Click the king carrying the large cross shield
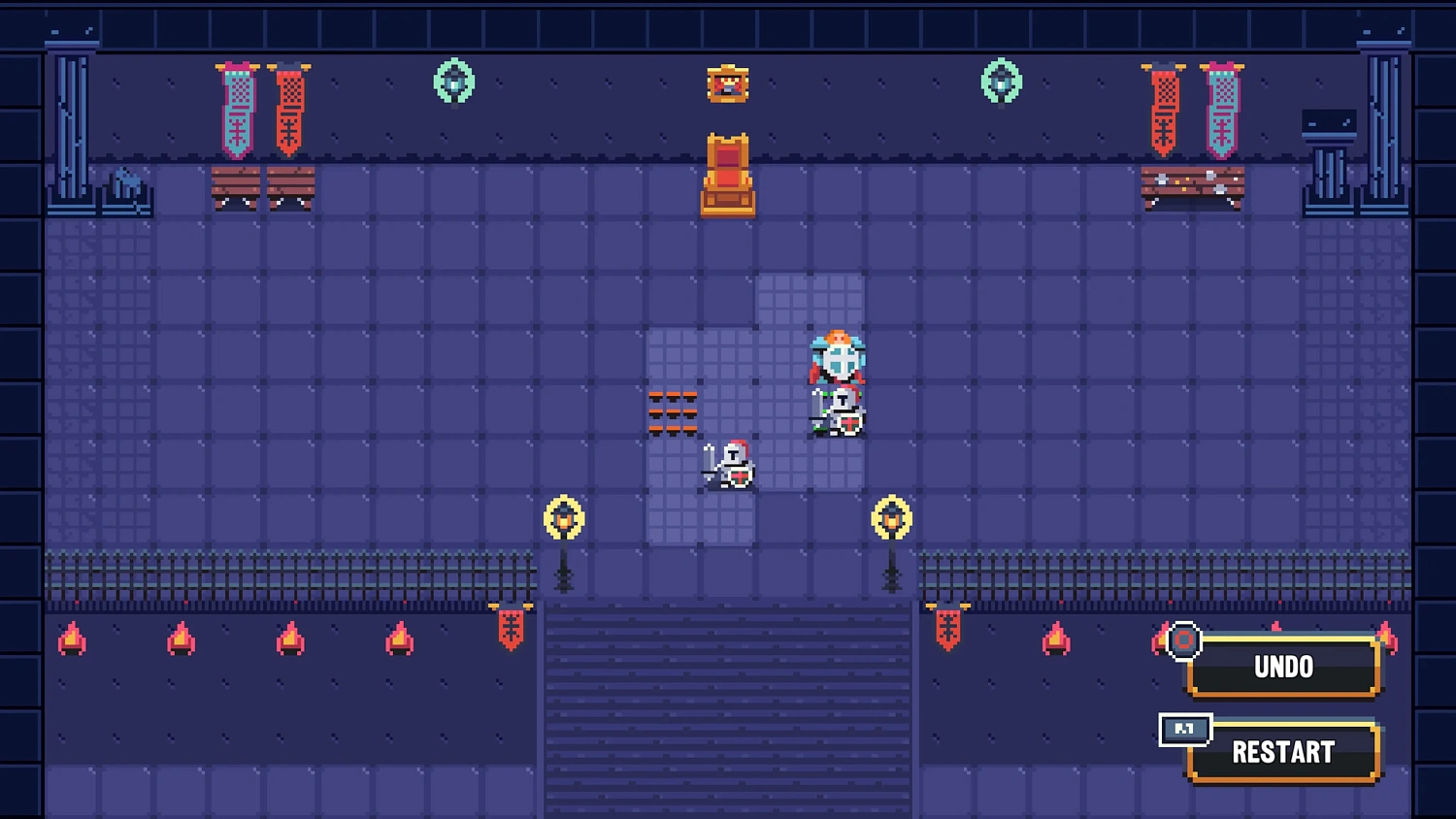This screenshot has width=1456, height=819. 837,359
